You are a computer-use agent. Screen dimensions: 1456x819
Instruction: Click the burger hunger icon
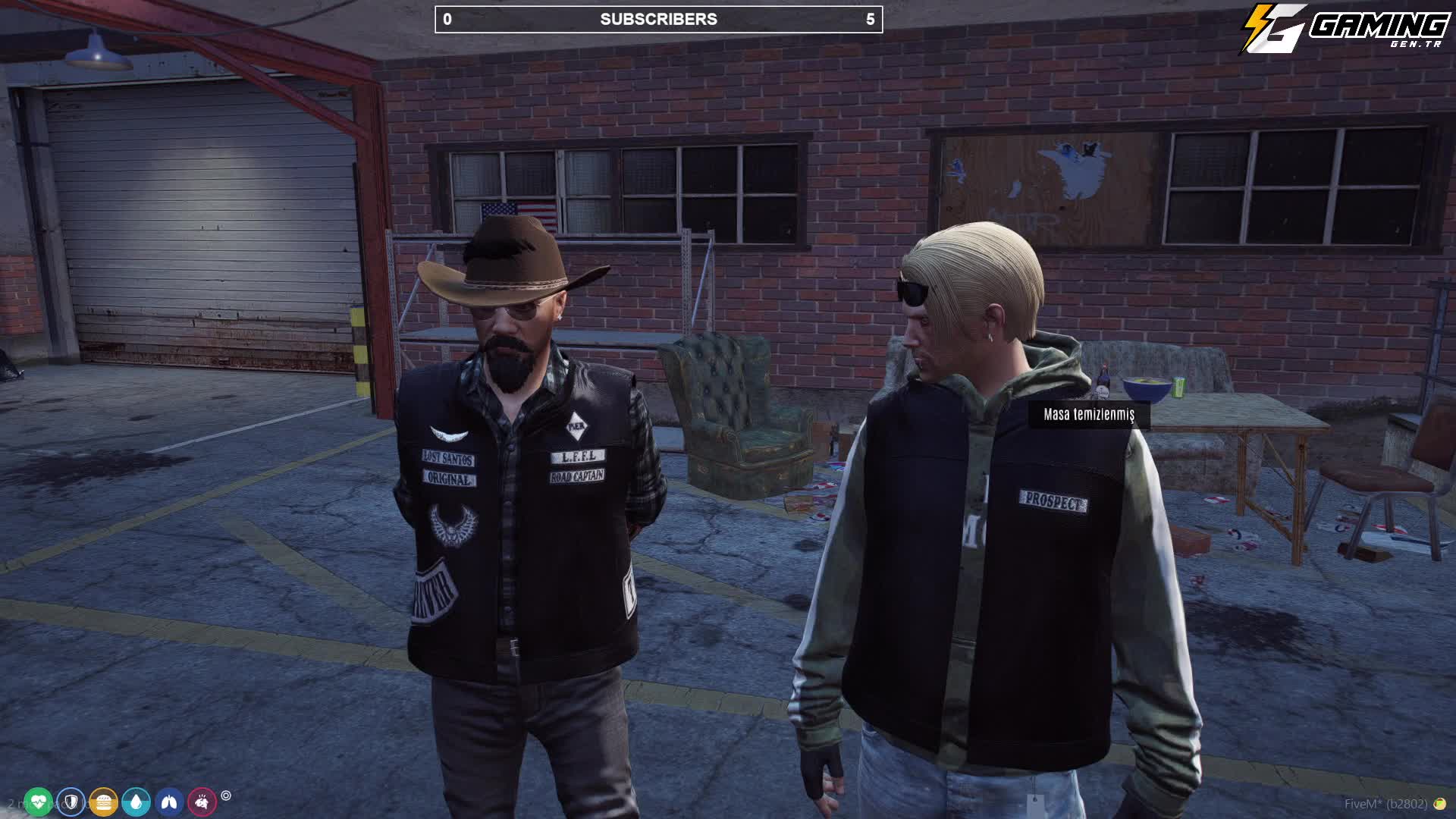[x=103, y=802]
